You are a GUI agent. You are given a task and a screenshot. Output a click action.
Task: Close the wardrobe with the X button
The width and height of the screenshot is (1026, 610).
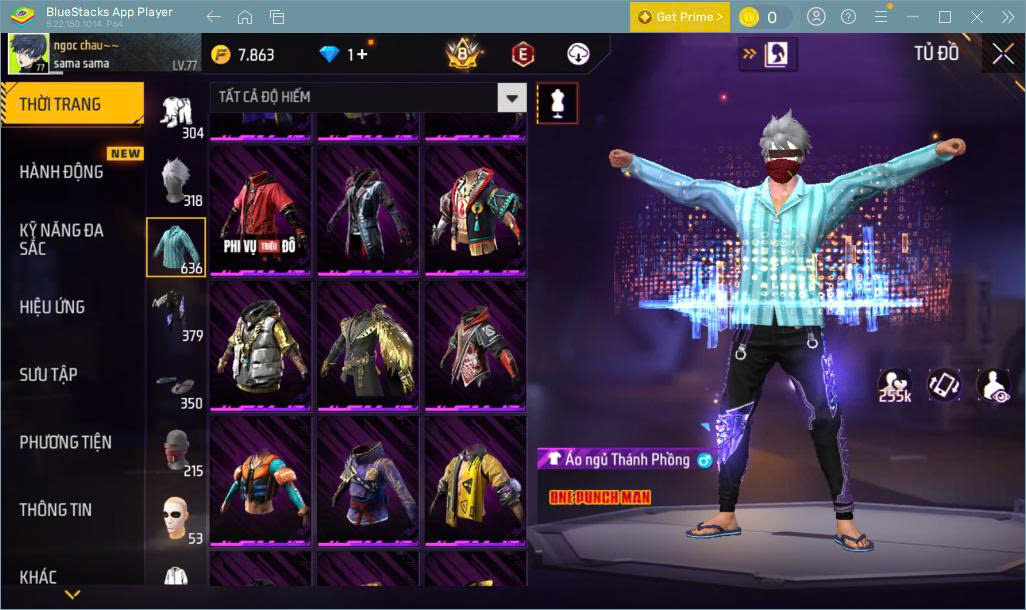tap(1002, 54)
